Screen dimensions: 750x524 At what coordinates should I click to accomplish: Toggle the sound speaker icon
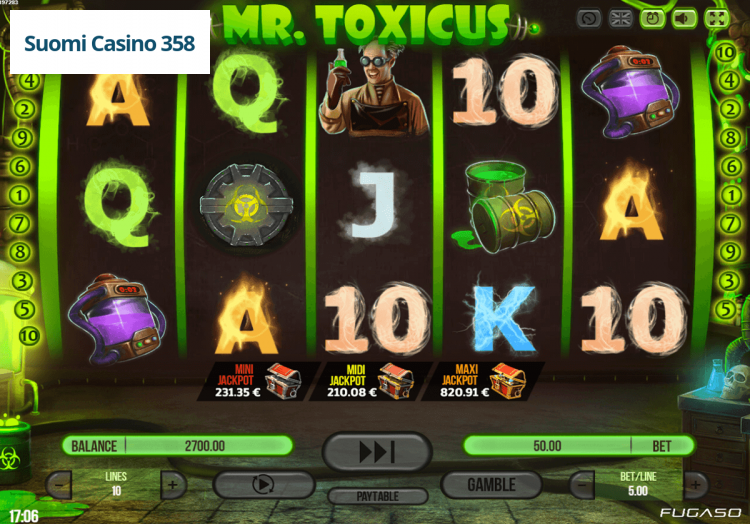pyautogui.click(x=684, y=18)
